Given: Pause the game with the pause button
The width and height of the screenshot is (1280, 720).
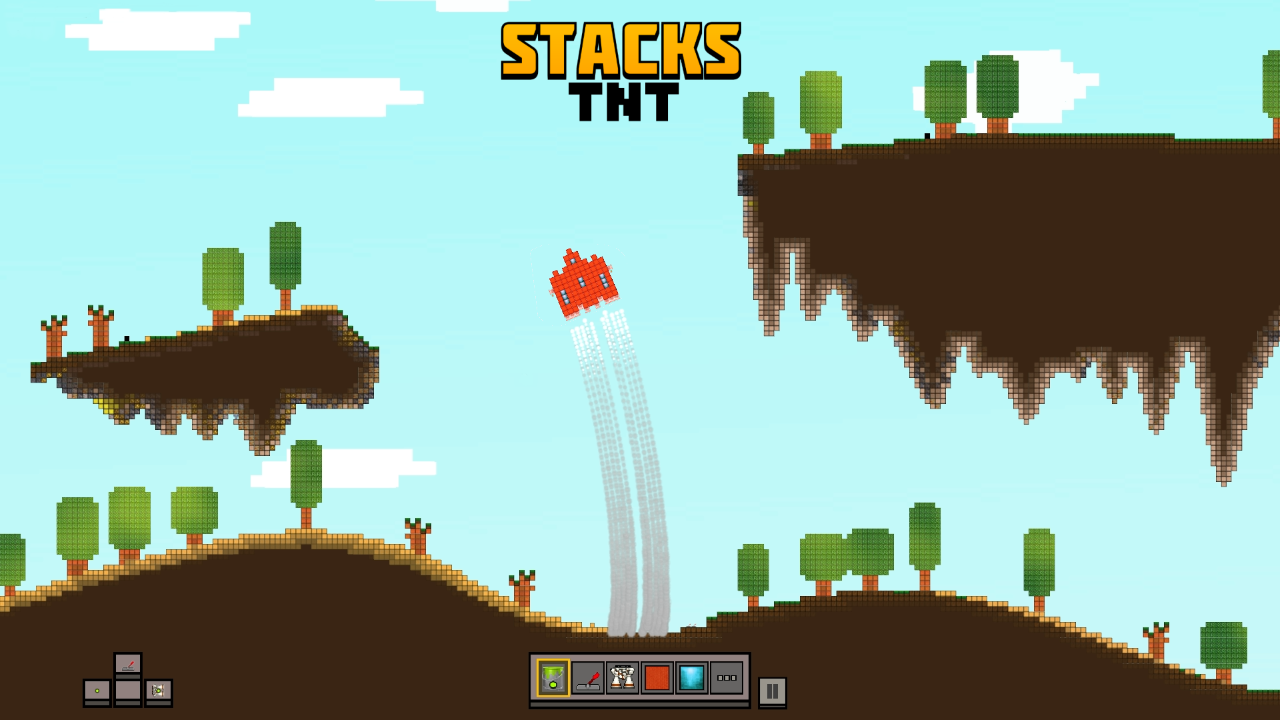Looking at the screenshot, I should pyautogui.click(x=772, y=691).
